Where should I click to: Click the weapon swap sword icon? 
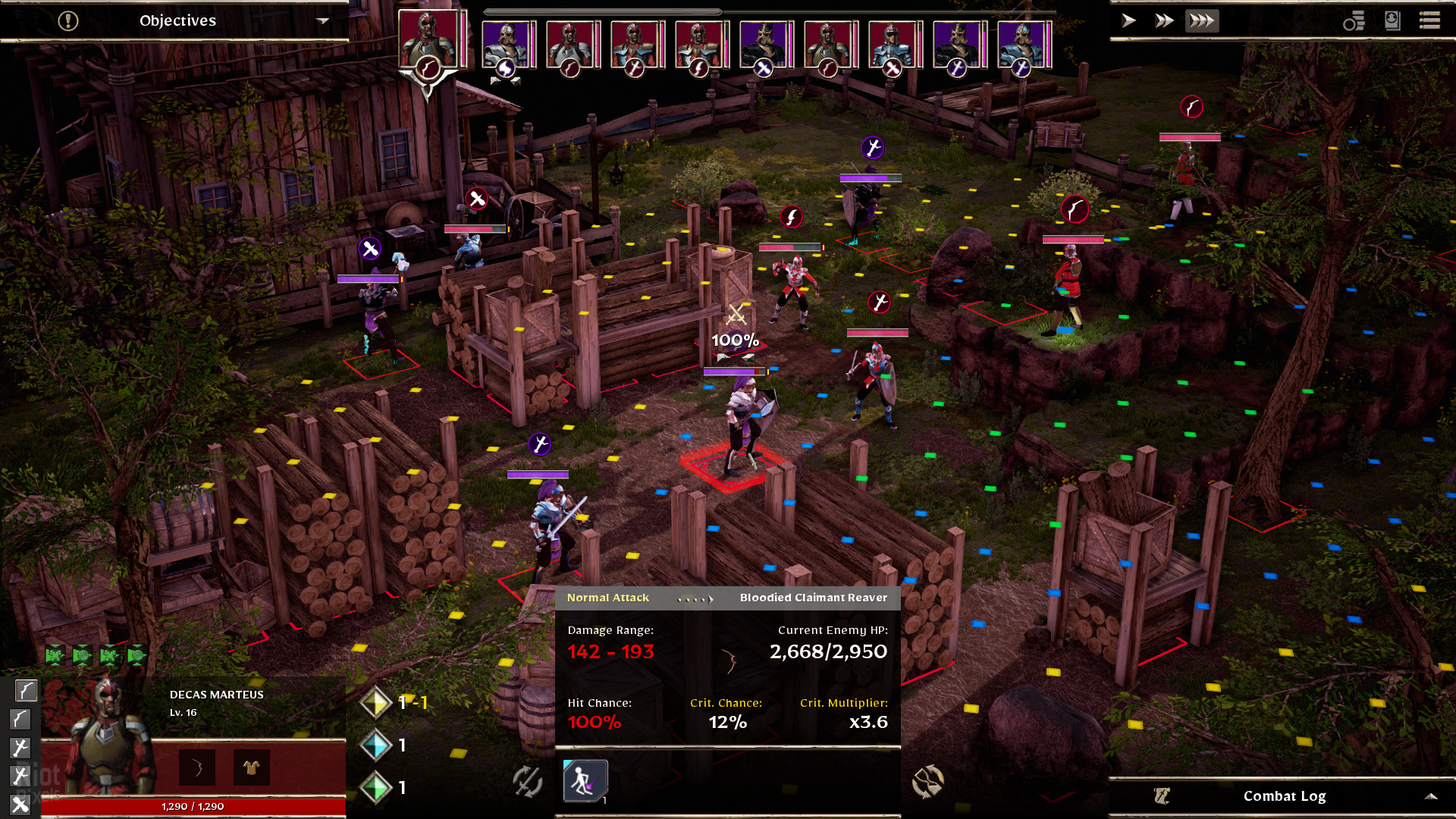pos(527,781)
